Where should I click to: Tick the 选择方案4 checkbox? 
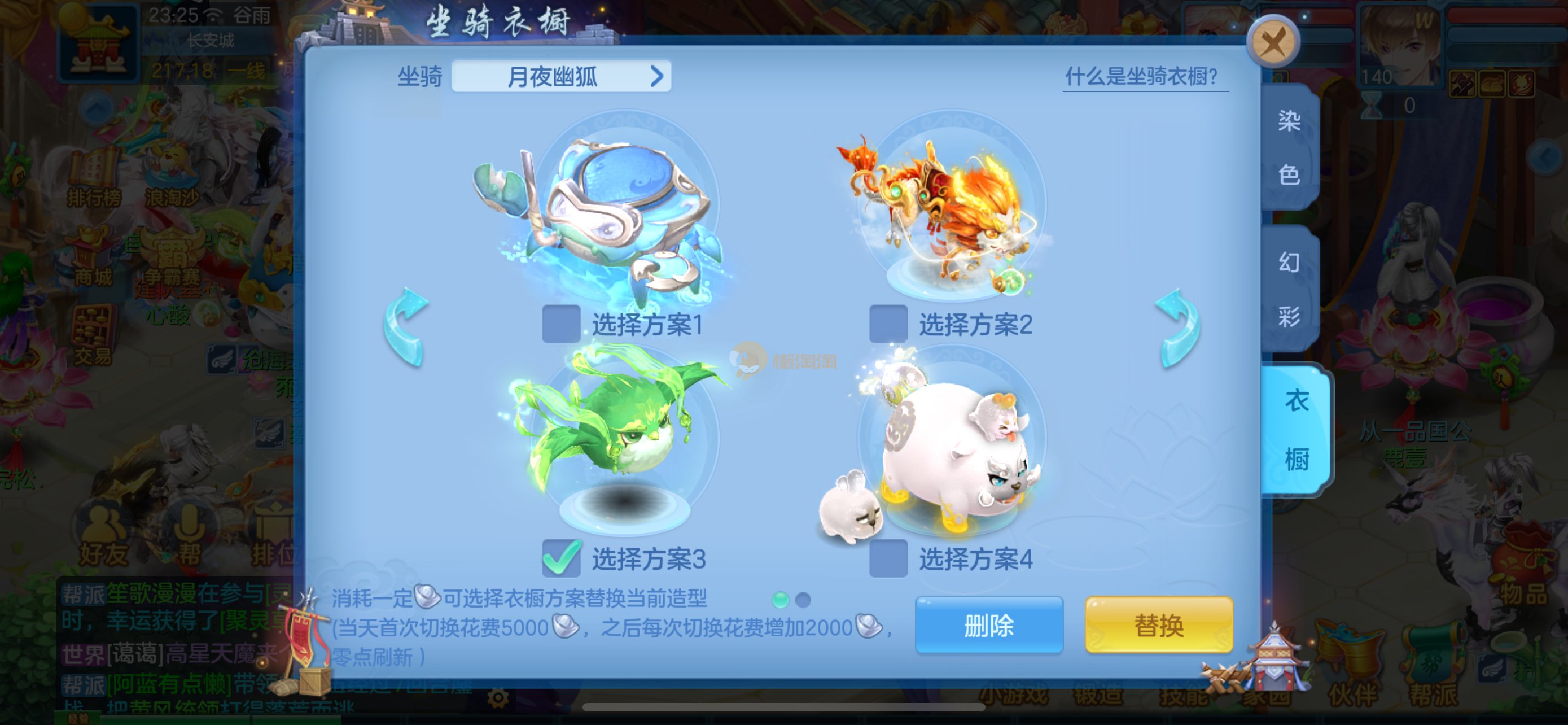(887, 558)
